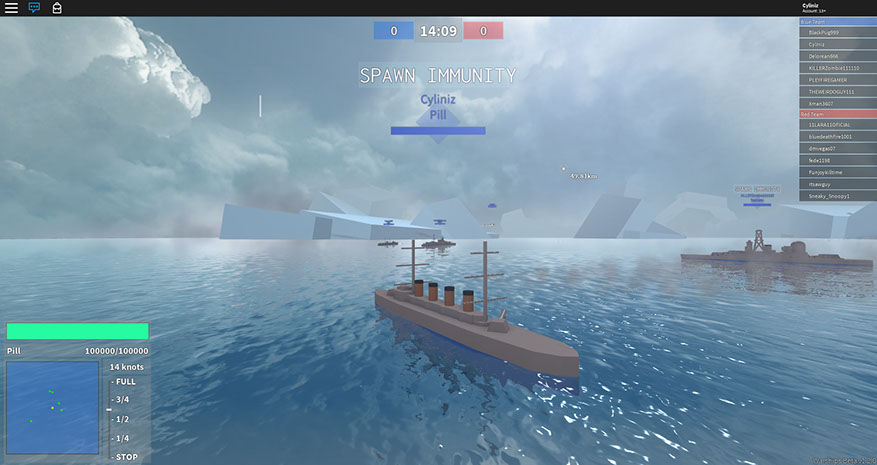Screen dimensions: 877x465
Task: Select Sneaky_Snoopy1 in the player list
Action: 836,196
